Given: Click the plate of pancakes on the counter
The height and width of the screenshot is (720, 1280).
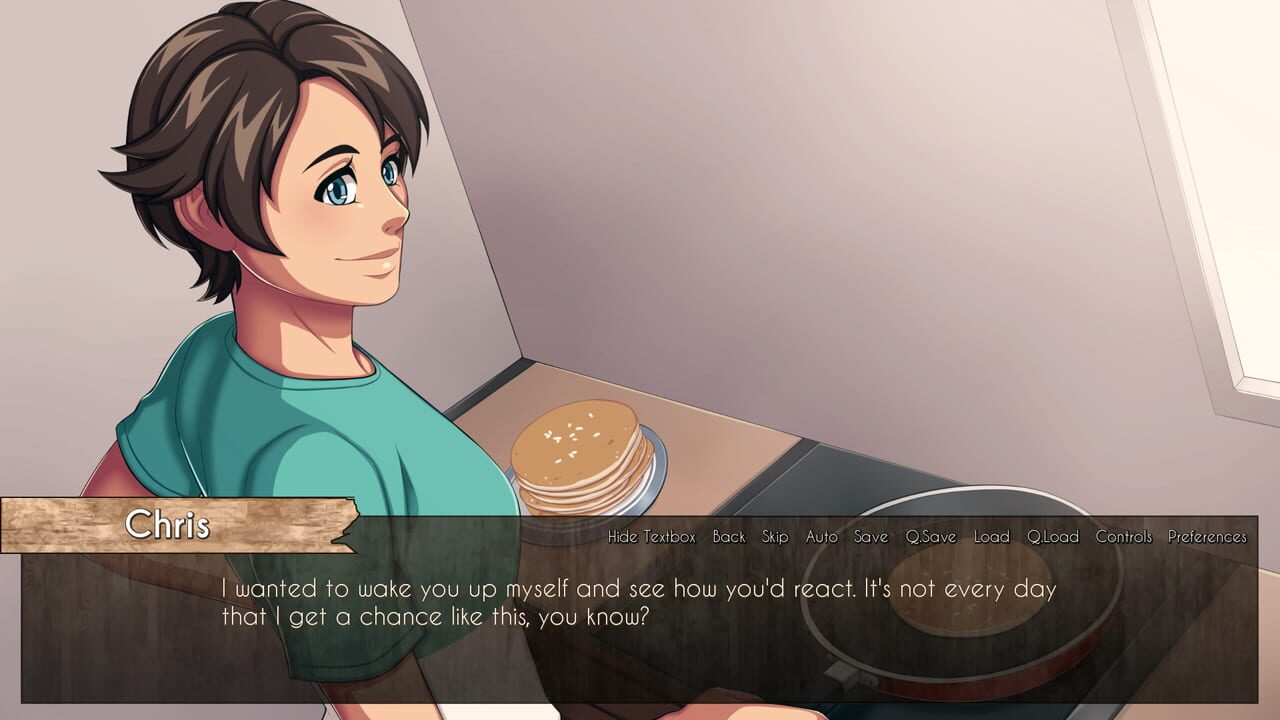Looking at the screenshot, I should (580, 460).
